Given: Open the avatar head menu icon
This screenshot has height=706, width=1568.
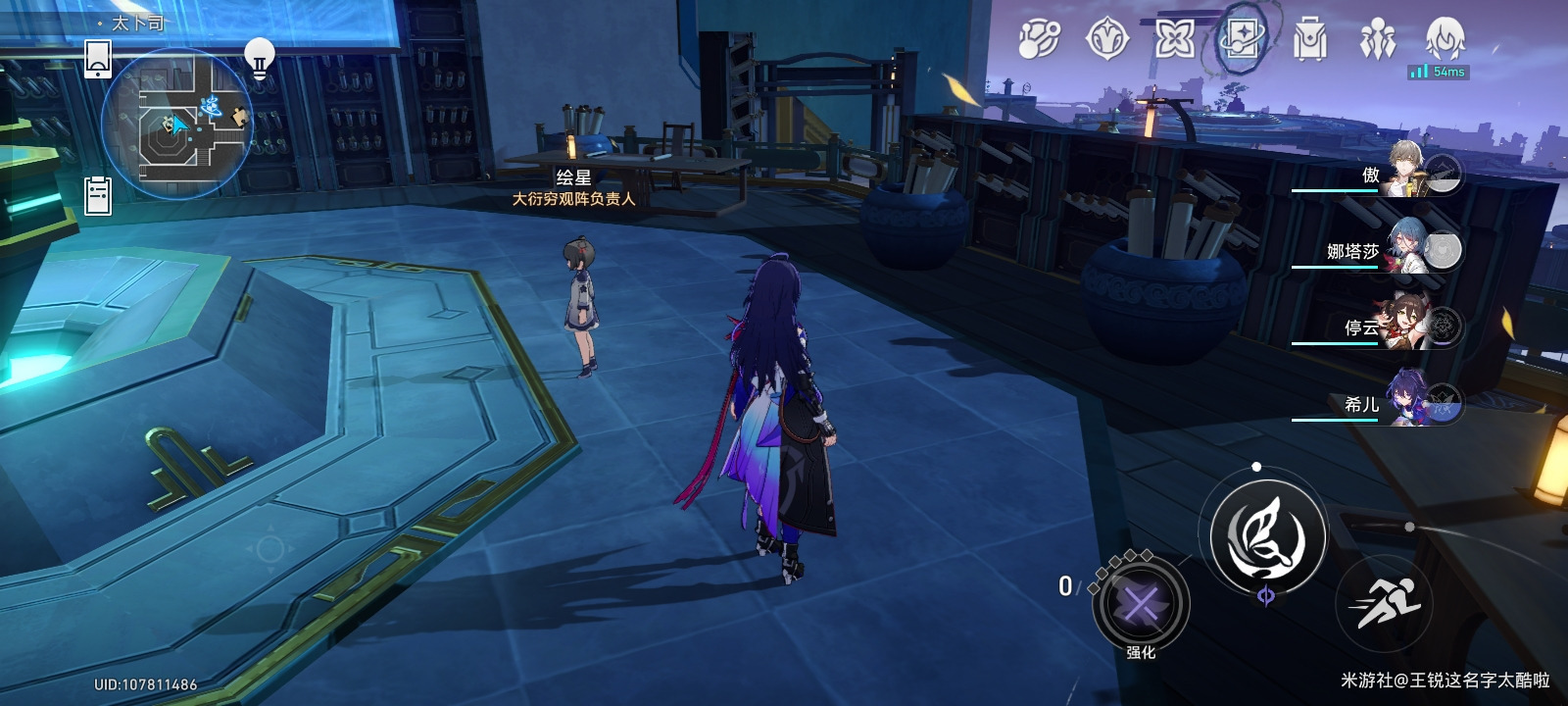Looking at the screenshot, I should pyautogui.click(x=1445, y=39).
